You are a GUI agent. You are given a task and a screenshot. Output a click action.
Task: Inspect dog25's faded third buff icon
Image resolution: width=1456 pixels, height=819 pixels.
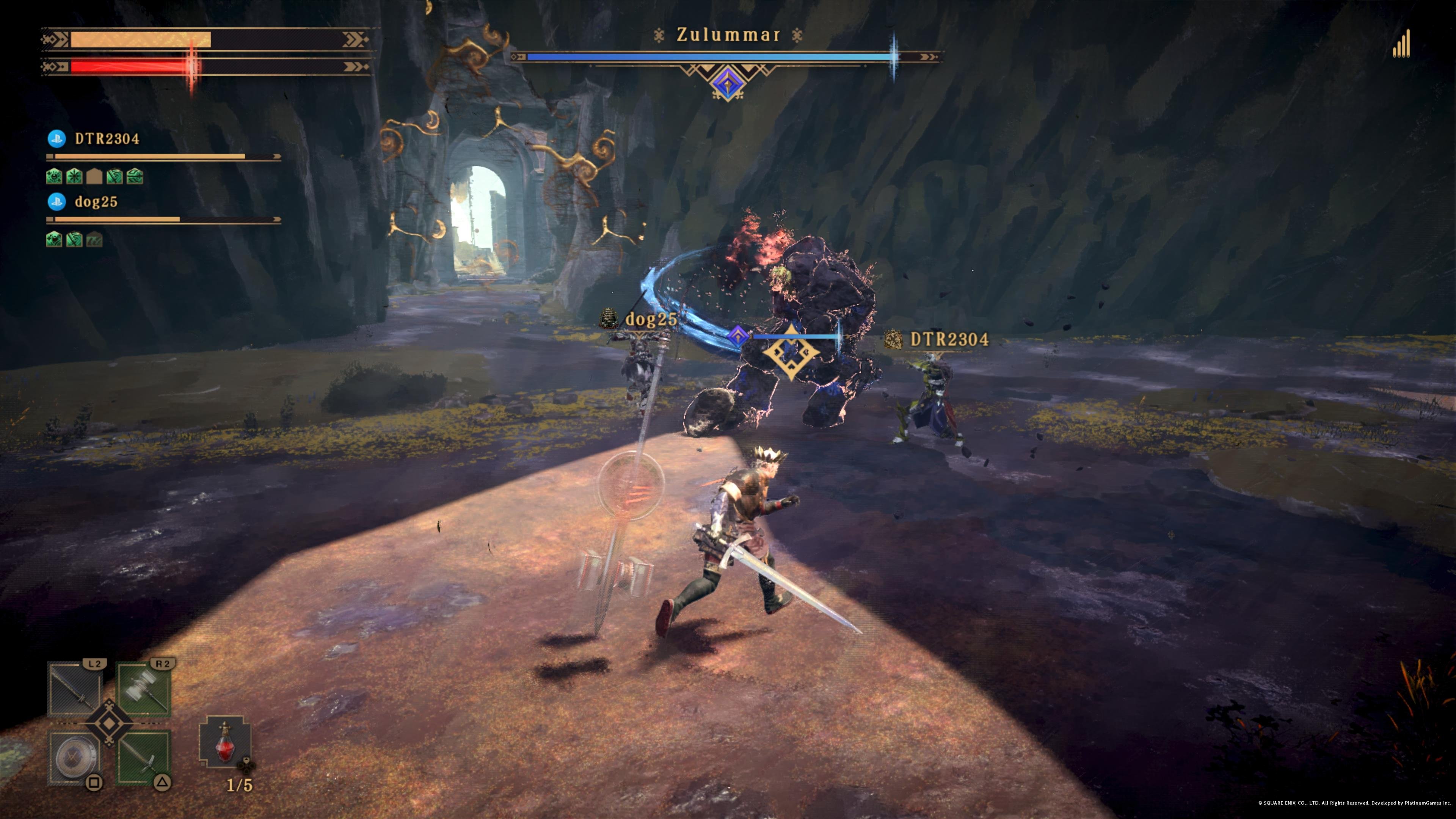[x=94, y=240]
